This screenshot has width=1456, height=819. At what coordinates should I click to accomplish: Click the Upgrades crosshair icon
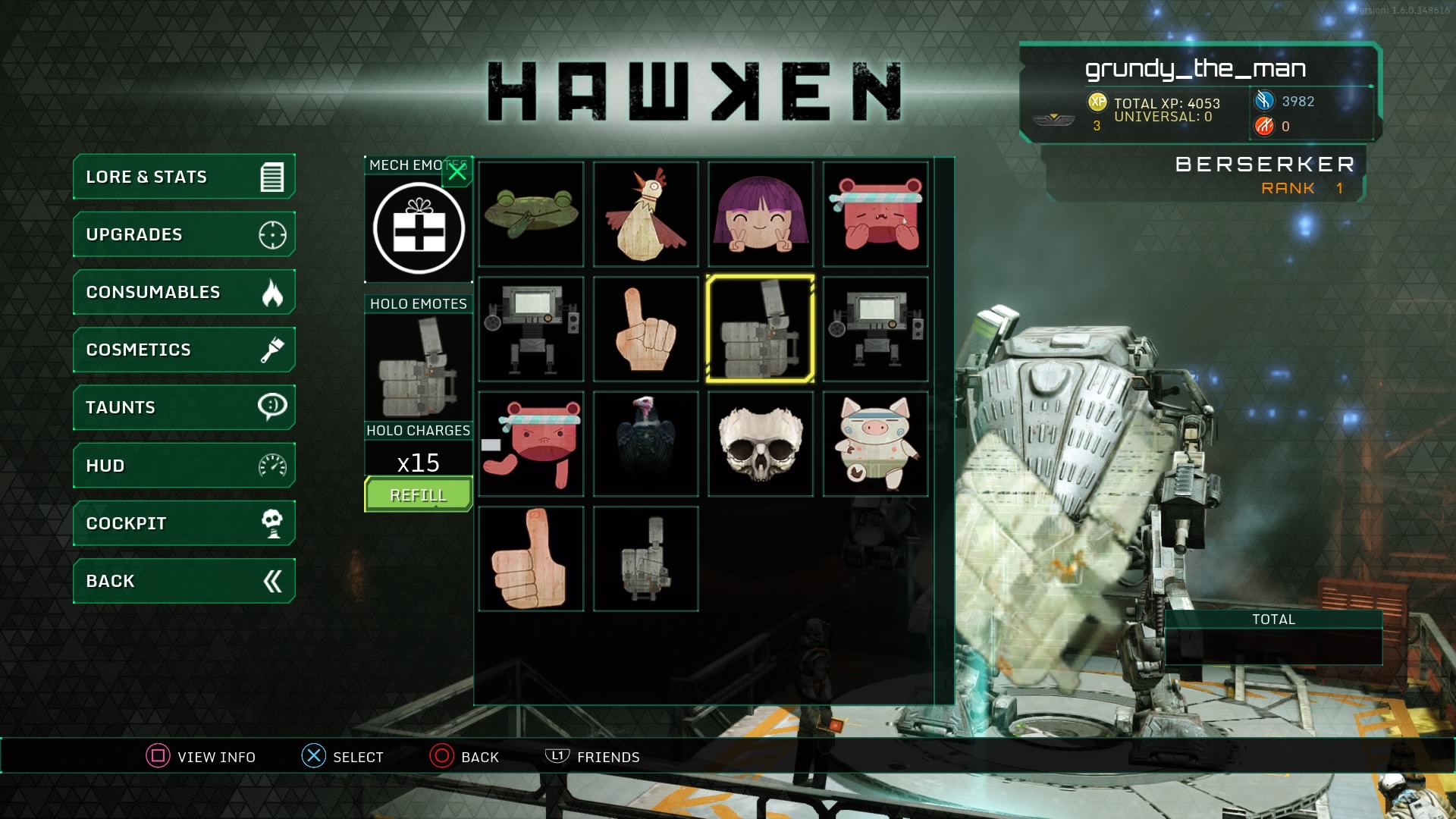point(271,234)
